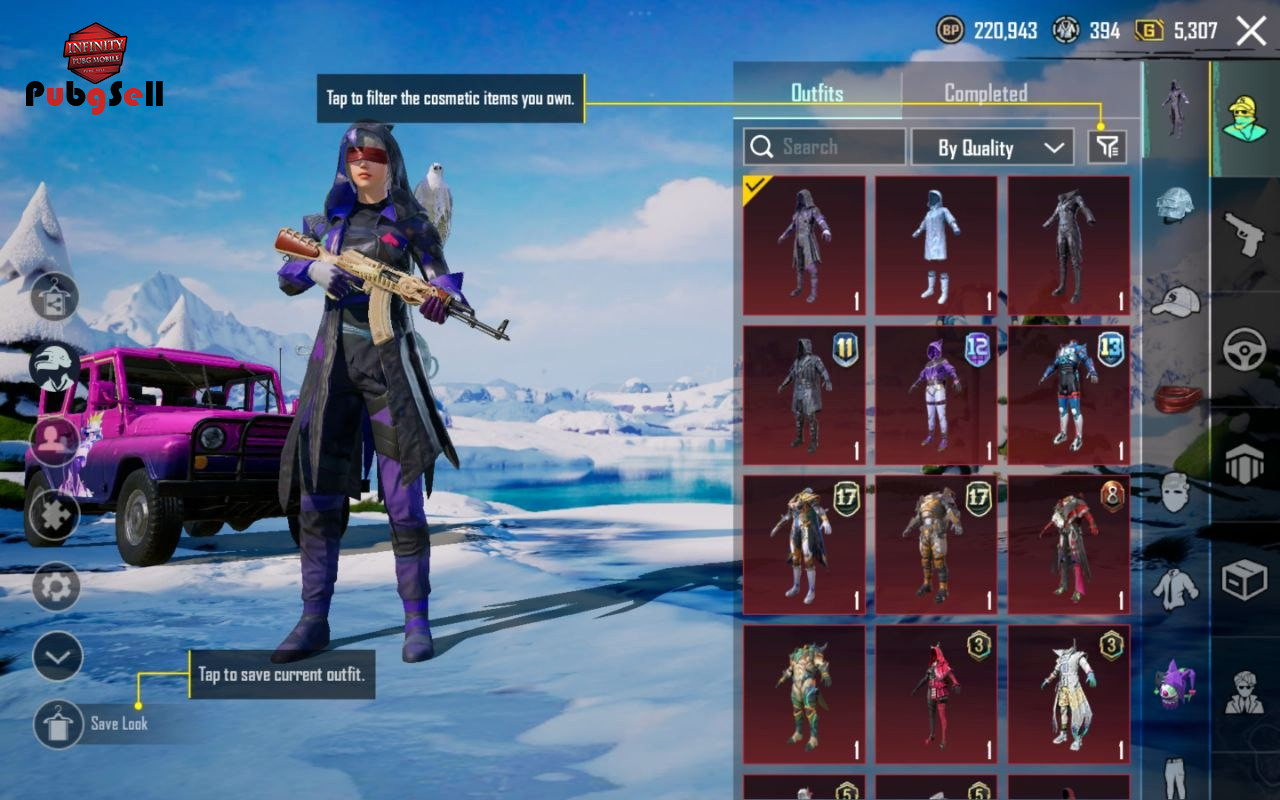Switch to the Outfits tab
Screen dimensions: 1280x800
point(817,93)
